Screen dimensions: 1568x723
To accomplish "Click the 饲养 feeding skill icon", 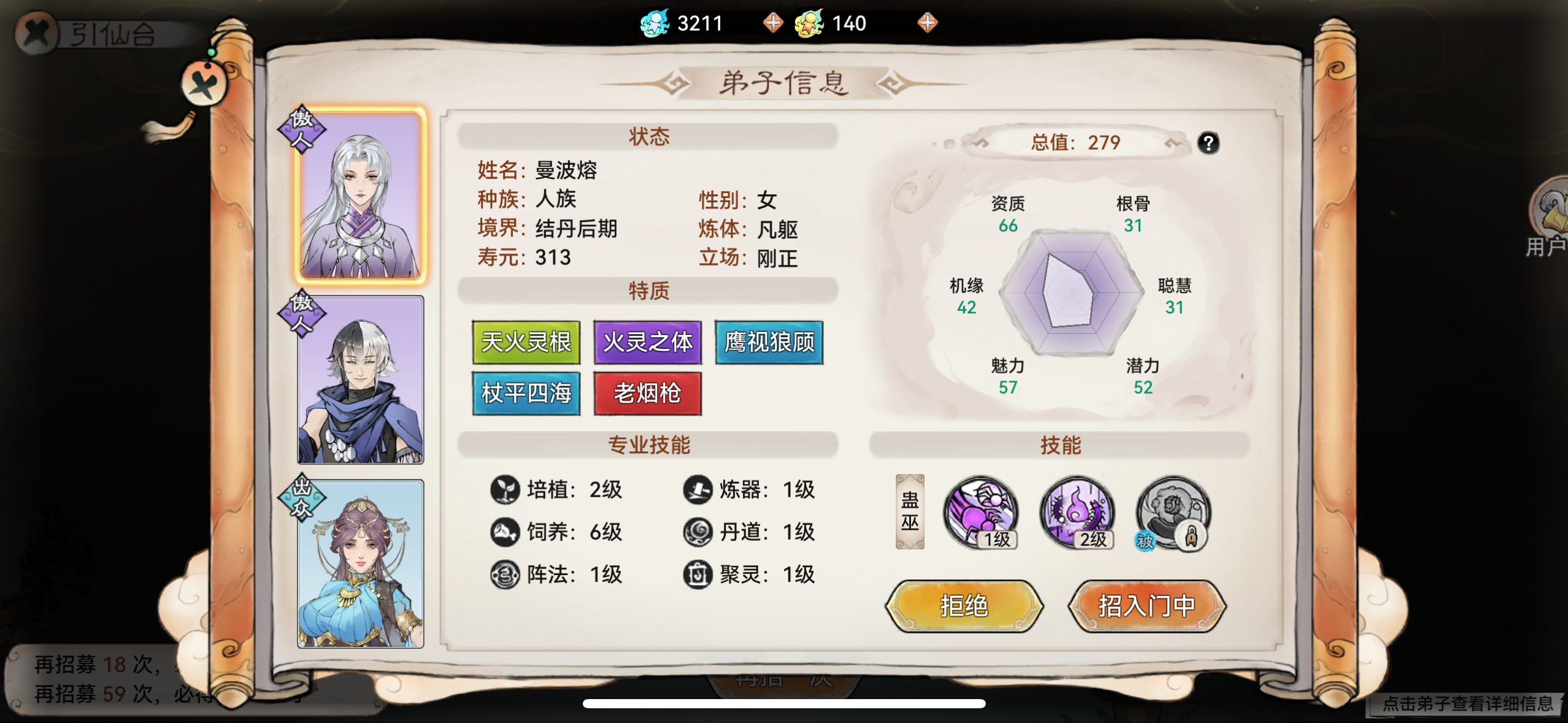I will point(504,532).
